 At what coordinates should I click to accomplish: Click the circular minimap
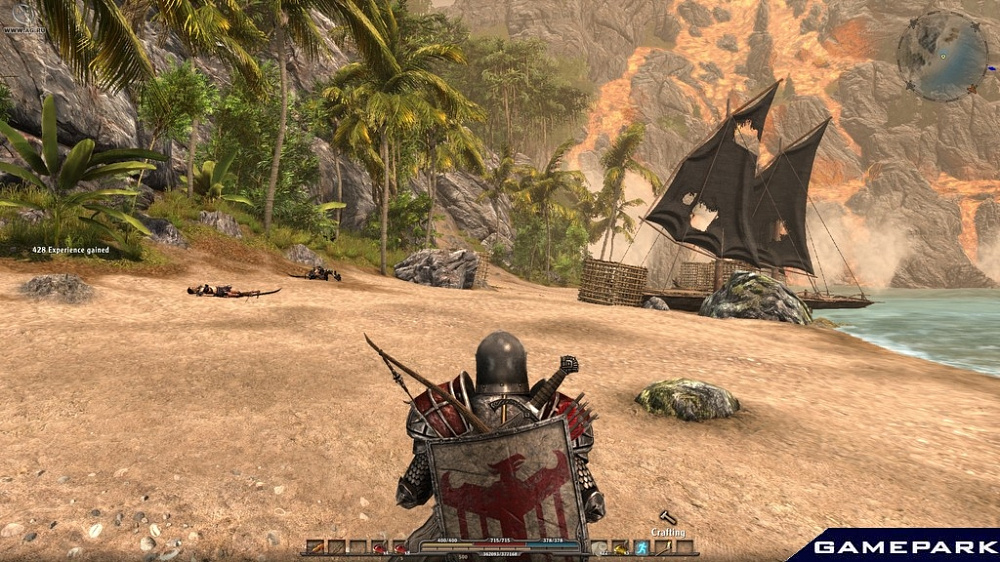tap(942, 55)
